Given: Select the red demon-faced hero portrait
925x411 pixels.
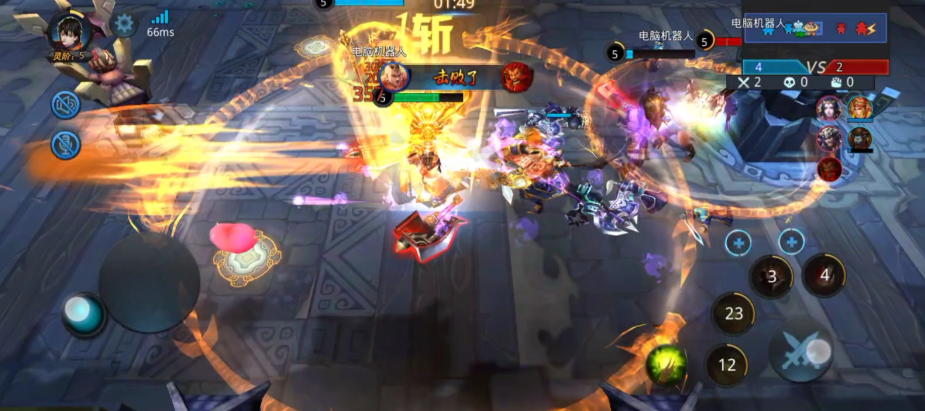Looking at the screenshot, I should (x=829, y=168).
